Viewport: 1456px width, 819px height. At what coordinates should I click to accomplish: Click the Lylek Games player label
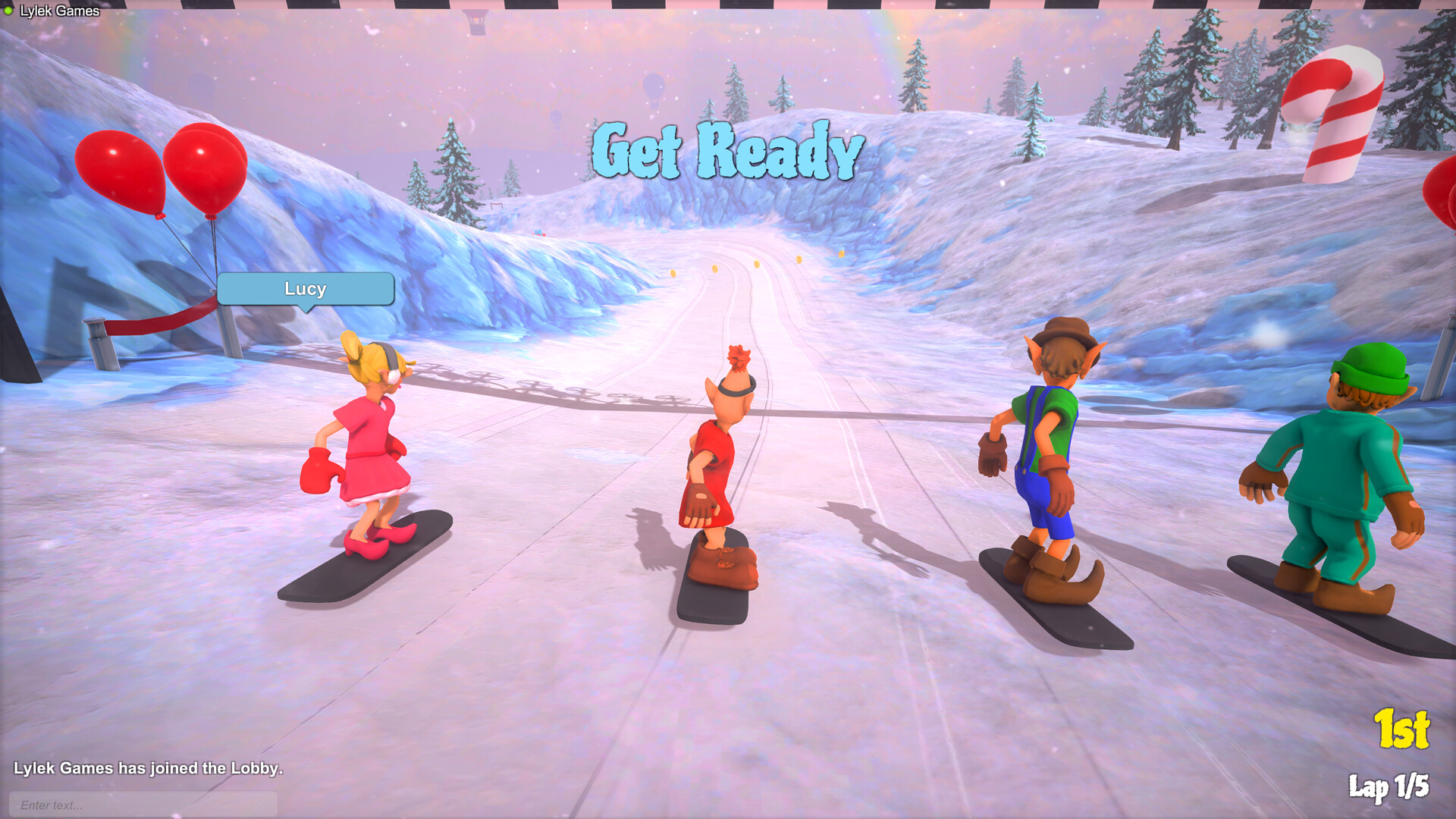61,11
